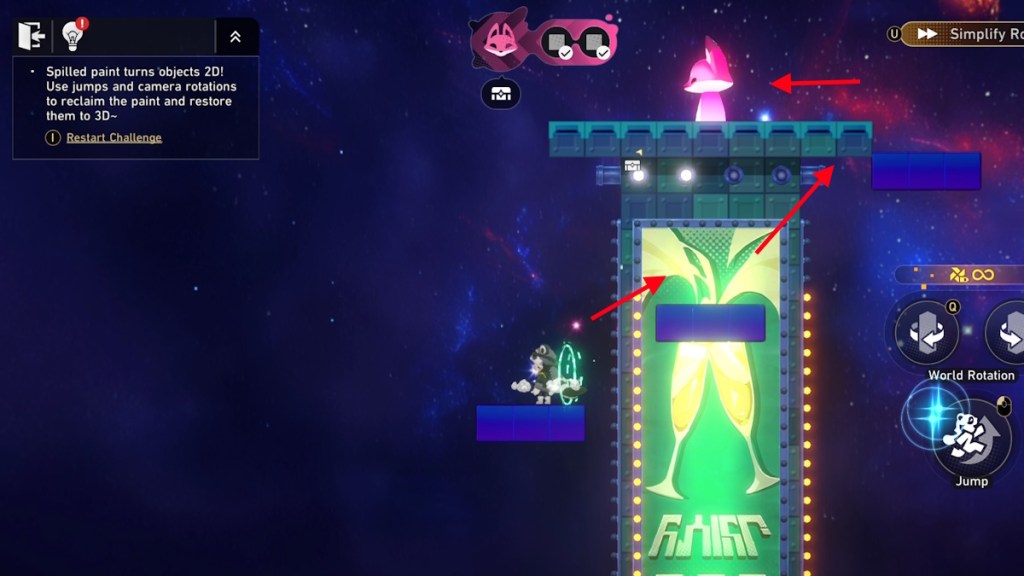Rotate the world counterclockwise

pyautogui.click(x=926, y=332)
